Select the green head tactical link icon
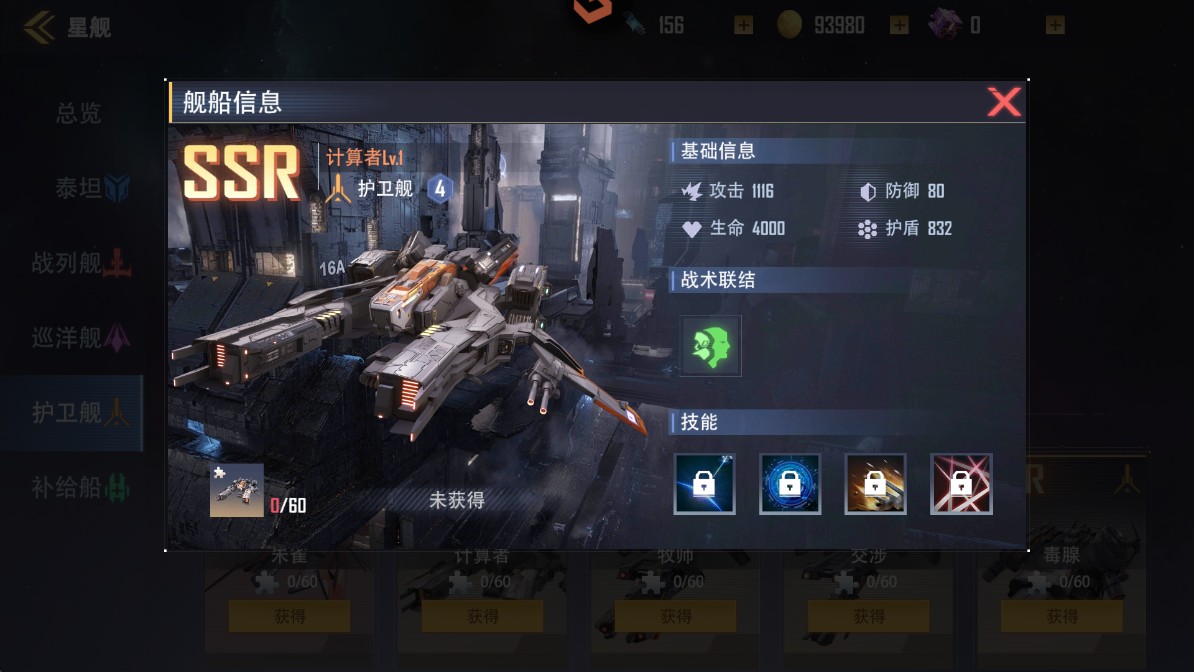The width and height of the screenshot is (1194, 672). coord(711,346)
